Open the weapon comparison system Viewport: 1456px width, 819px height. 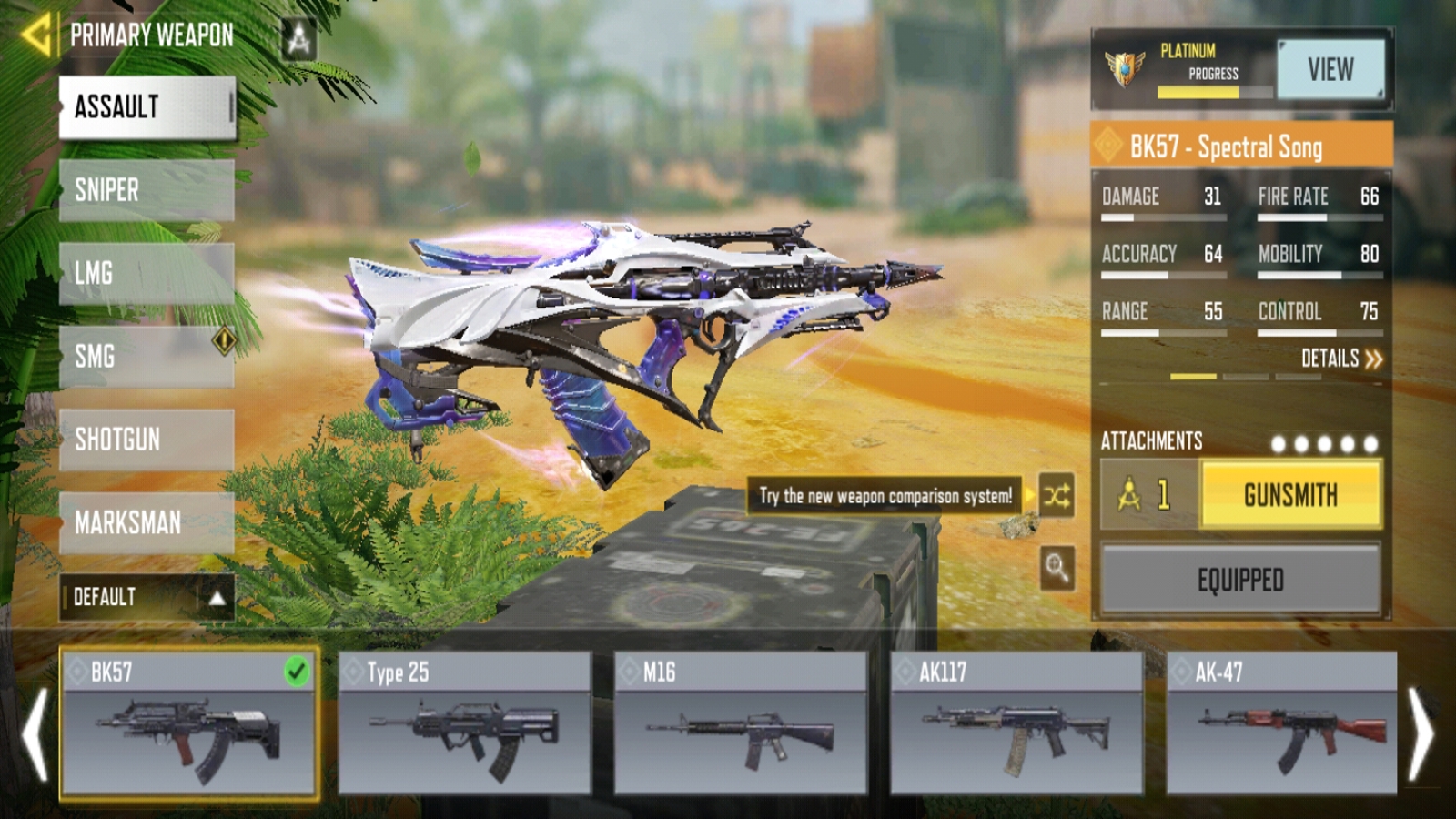coord(1057,496)
